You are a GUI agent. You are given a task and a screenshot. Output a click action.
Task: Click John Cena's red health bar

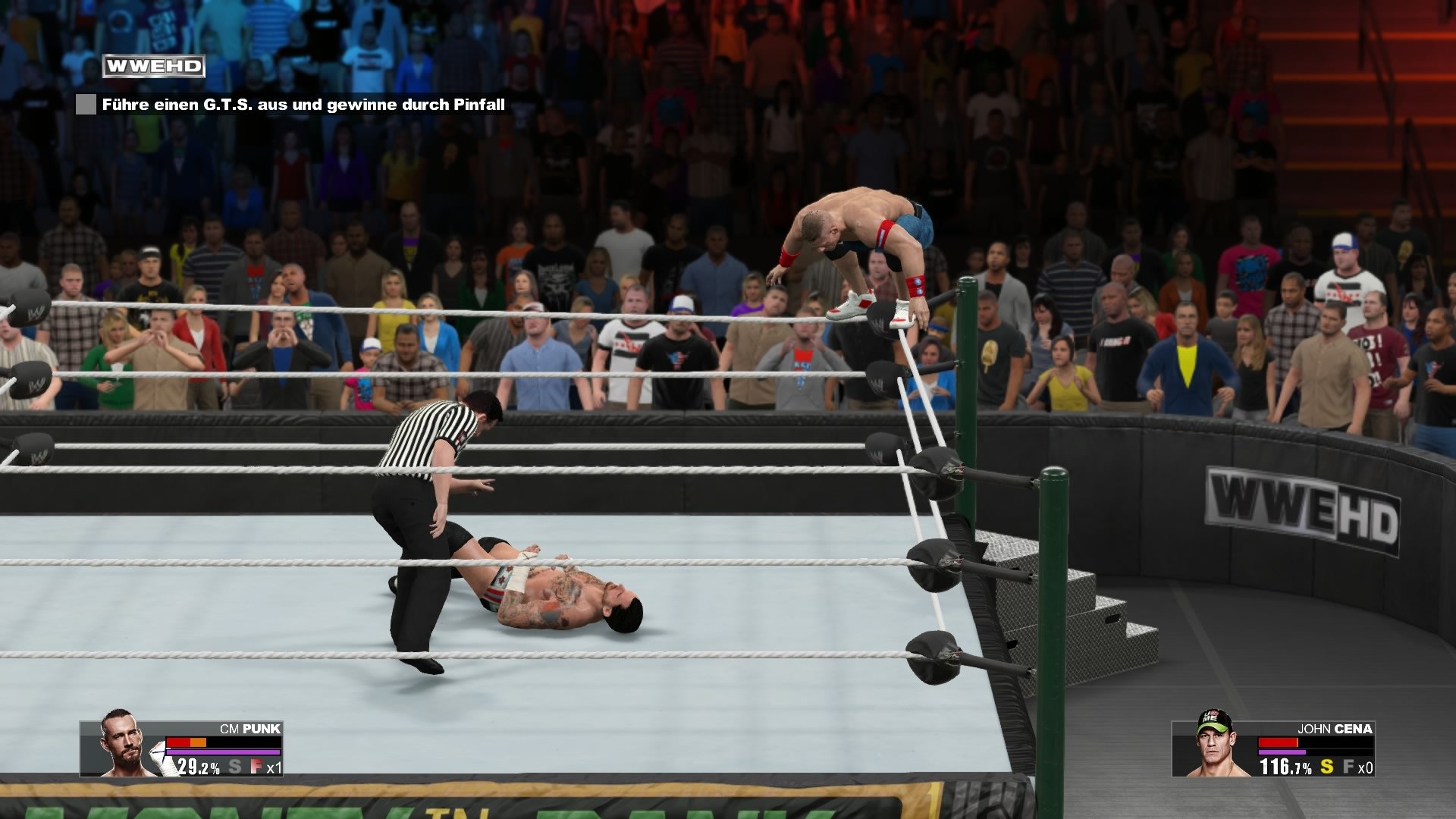click(1278, 742)
